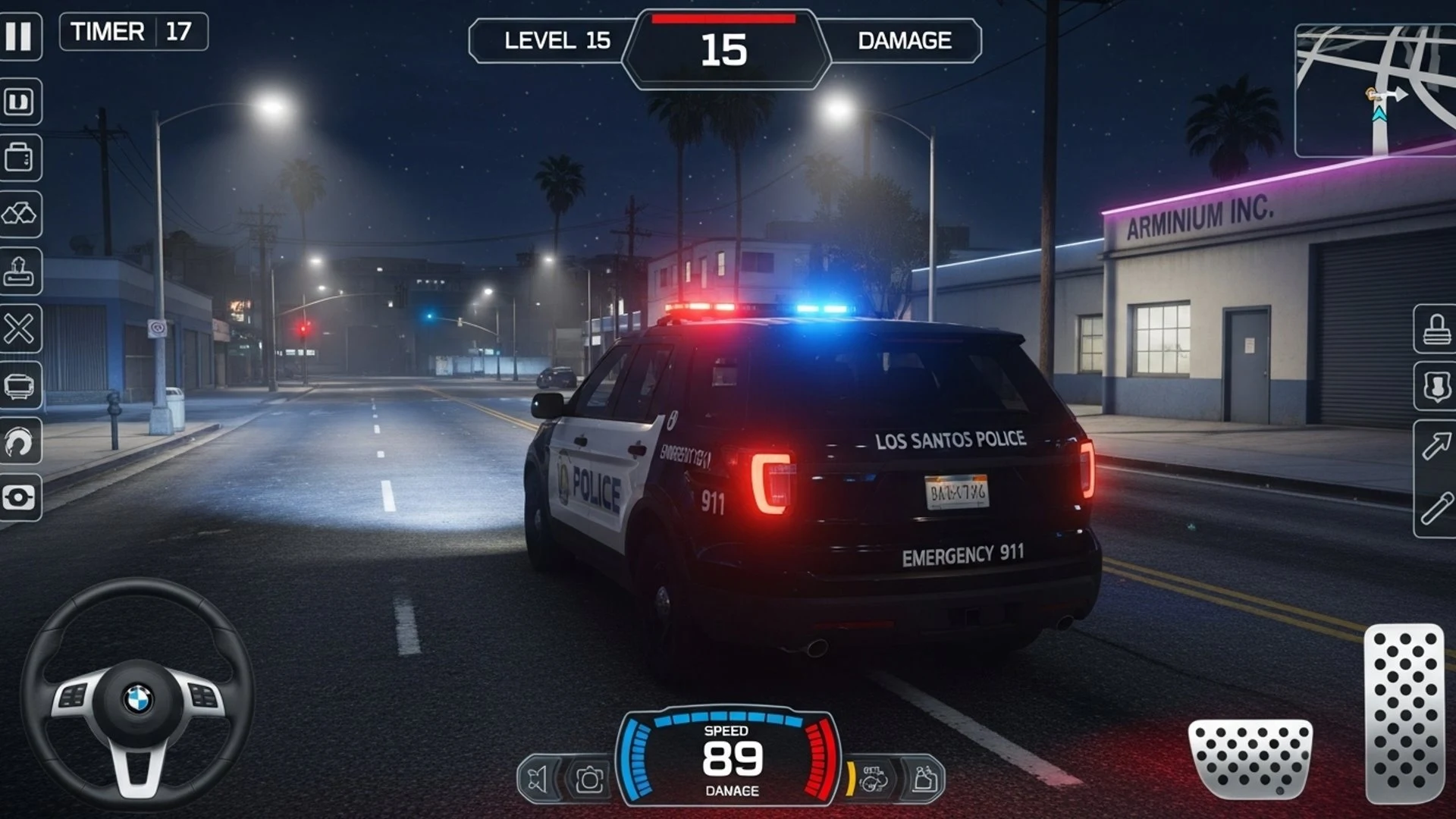Click the swirl arrow icon button
Image resolution: width=1456 pixels, height=819 pixels.
(19, 442)
